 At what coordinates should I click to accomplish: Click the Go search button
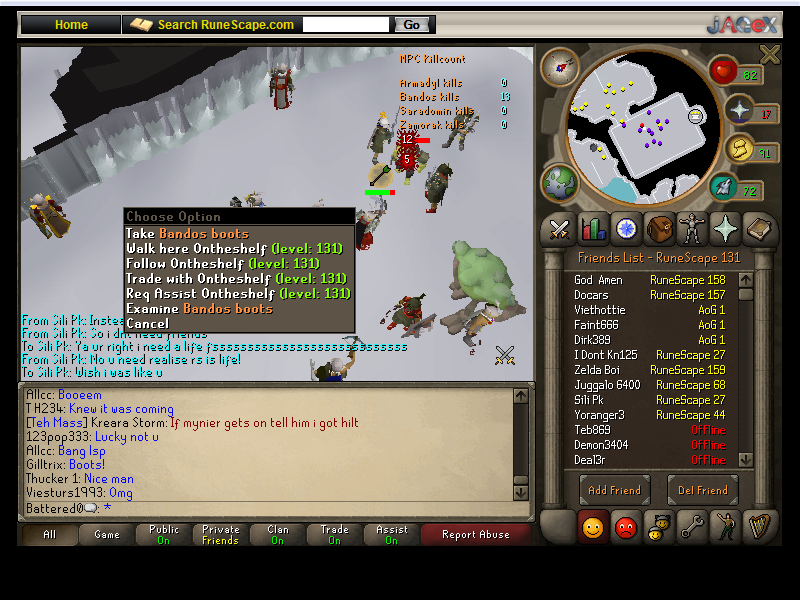pos(412,25)
